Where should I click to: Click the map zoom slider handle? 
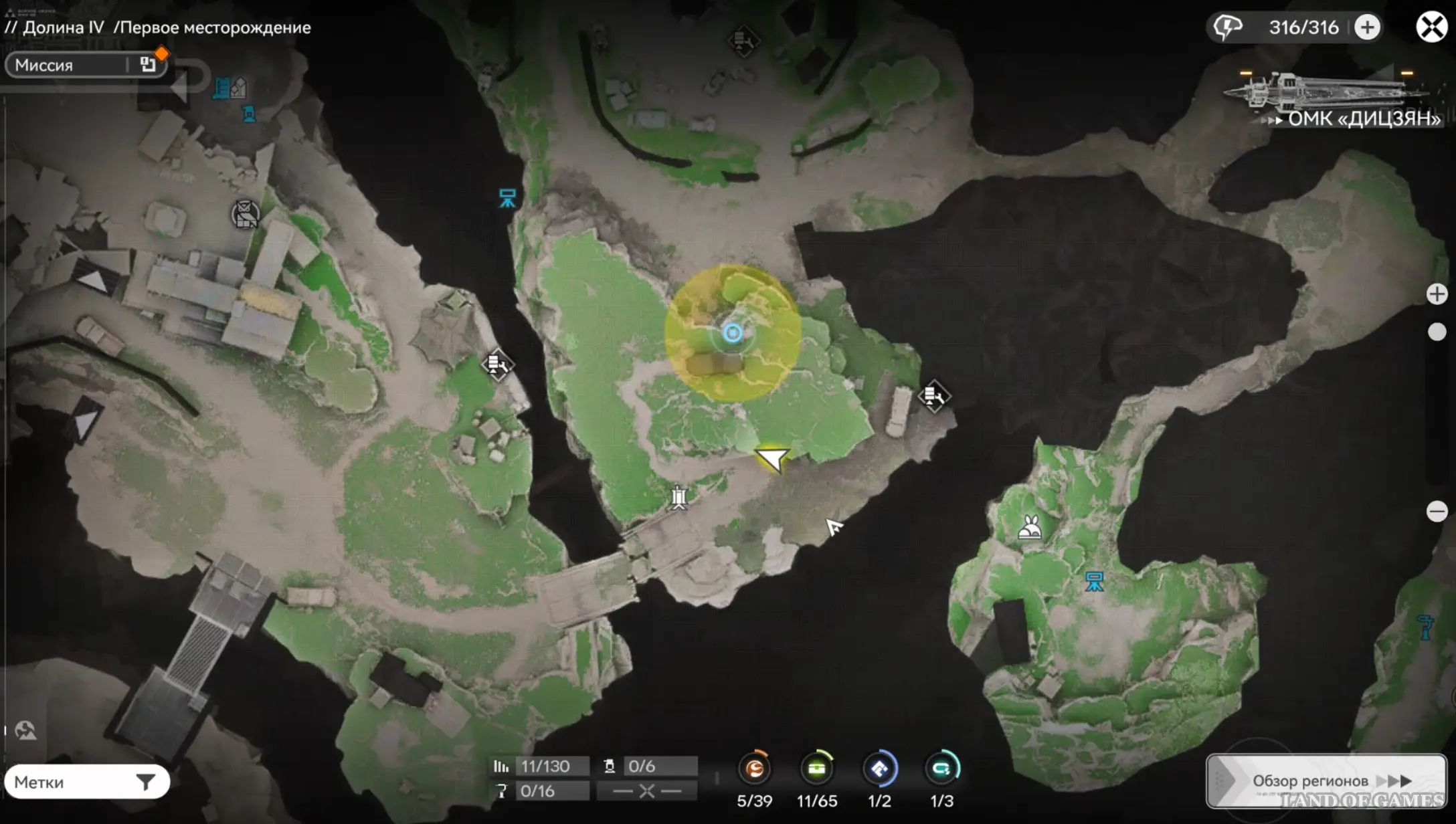point(1437,332)
